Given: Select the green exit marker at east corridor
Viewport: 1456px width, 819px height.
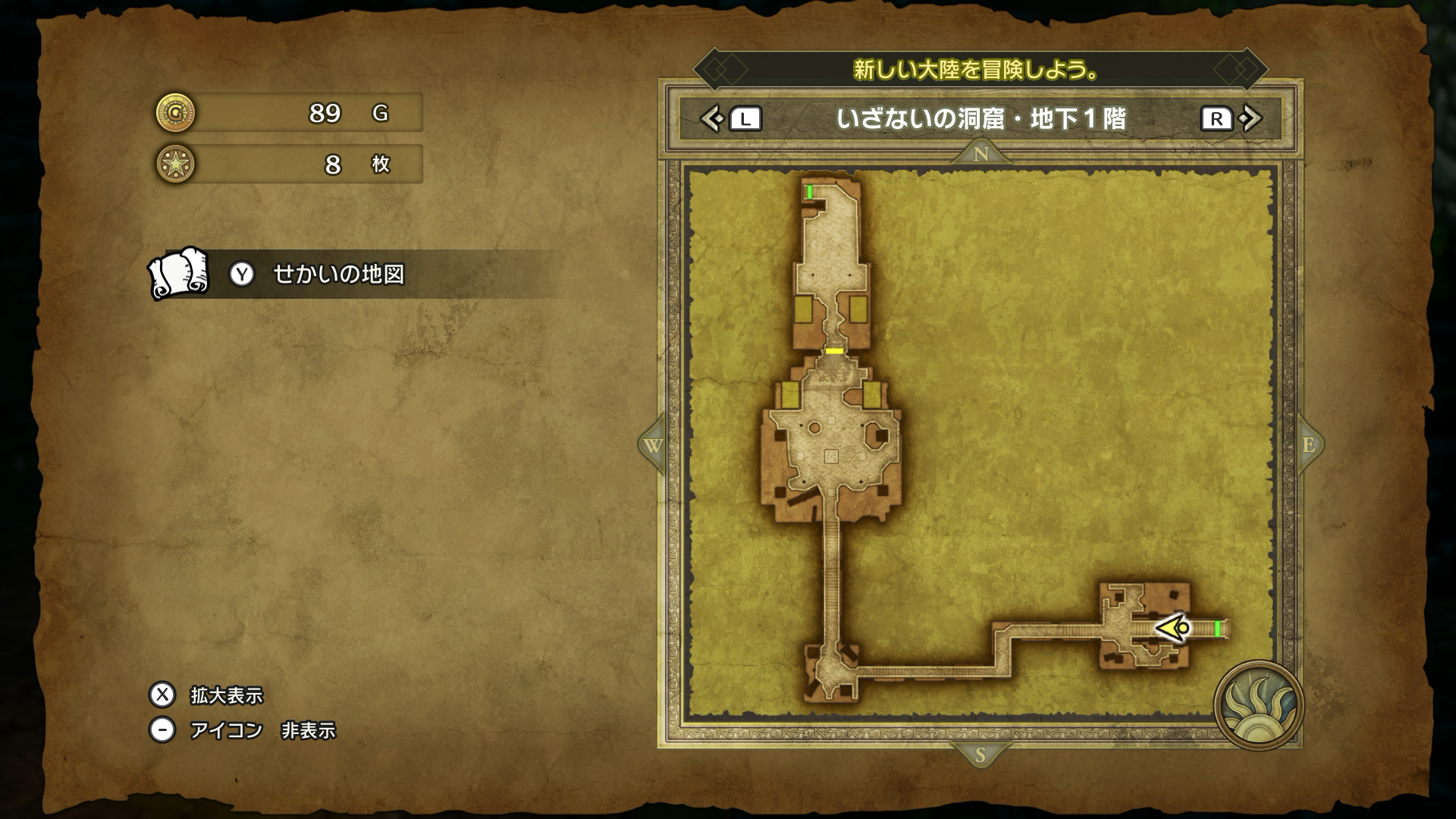Looking at the screenshot, I should tap(1217, 629).
